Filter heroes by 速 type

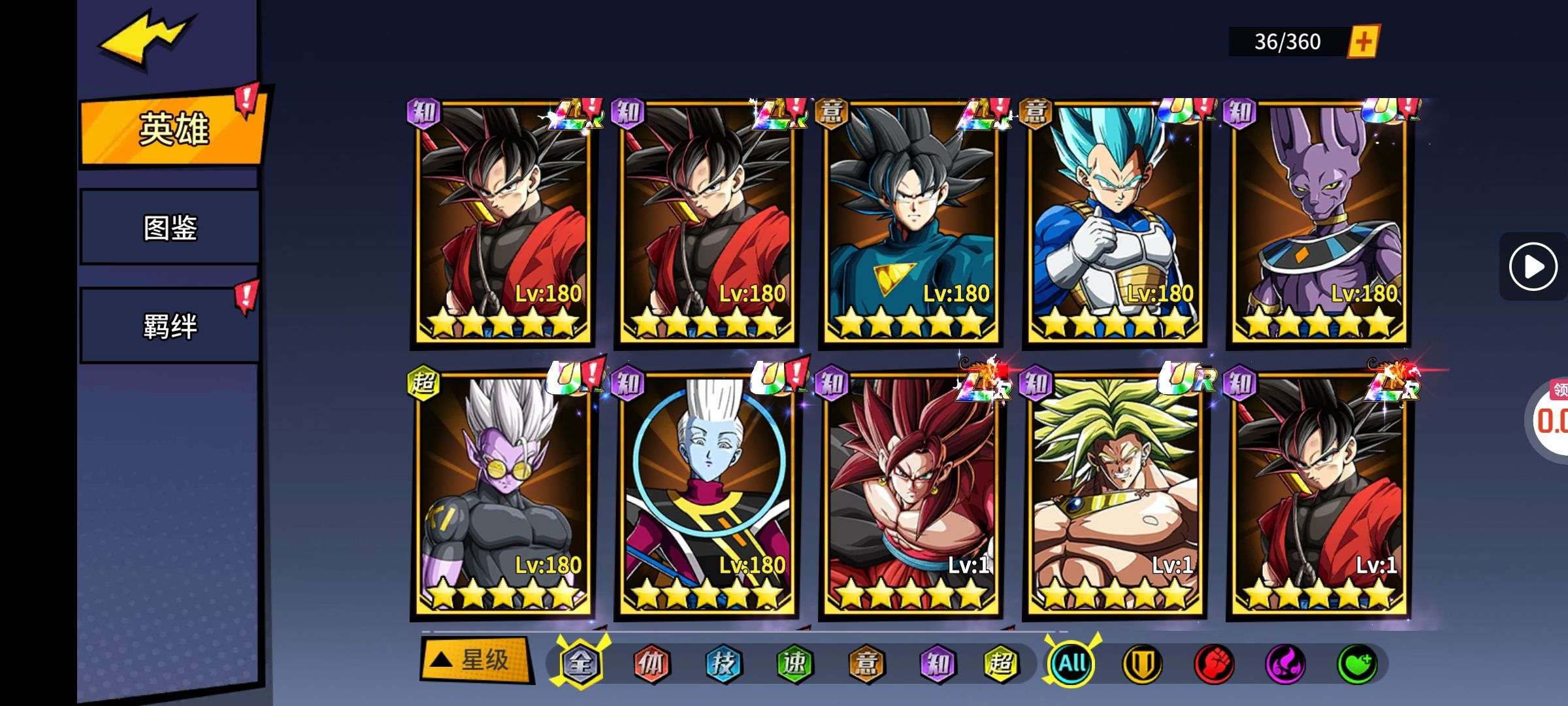[794, 664]
